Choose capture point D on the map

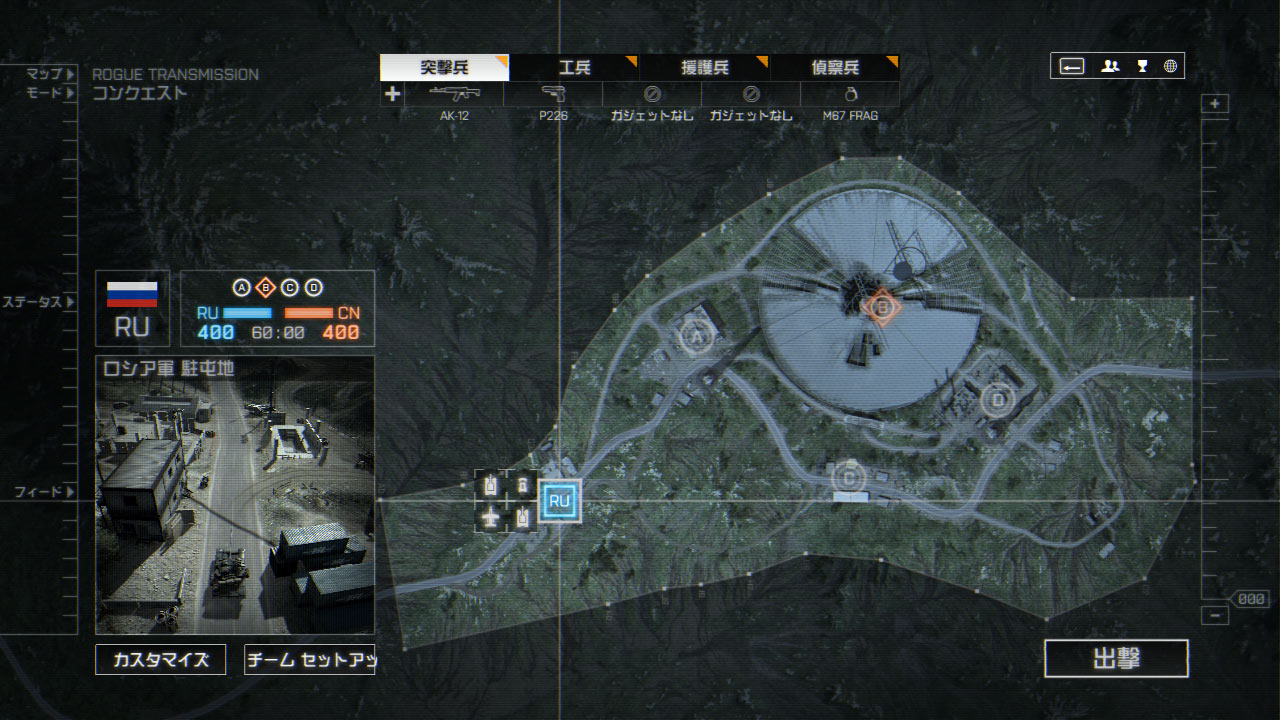tap(997, 400)
